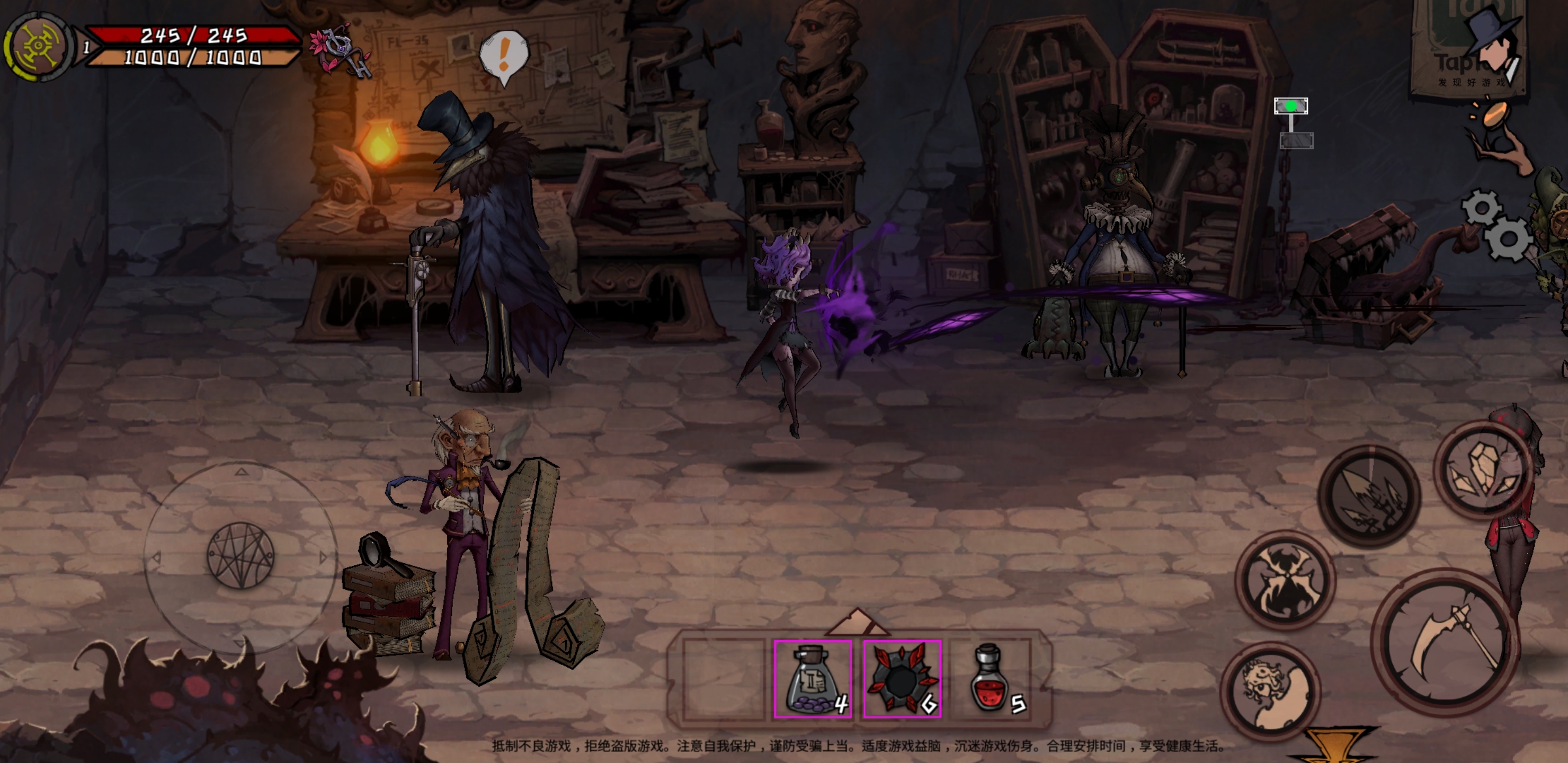
Task: Activate the curly-haired character dodge button
Action: (x=1271, y=690)
